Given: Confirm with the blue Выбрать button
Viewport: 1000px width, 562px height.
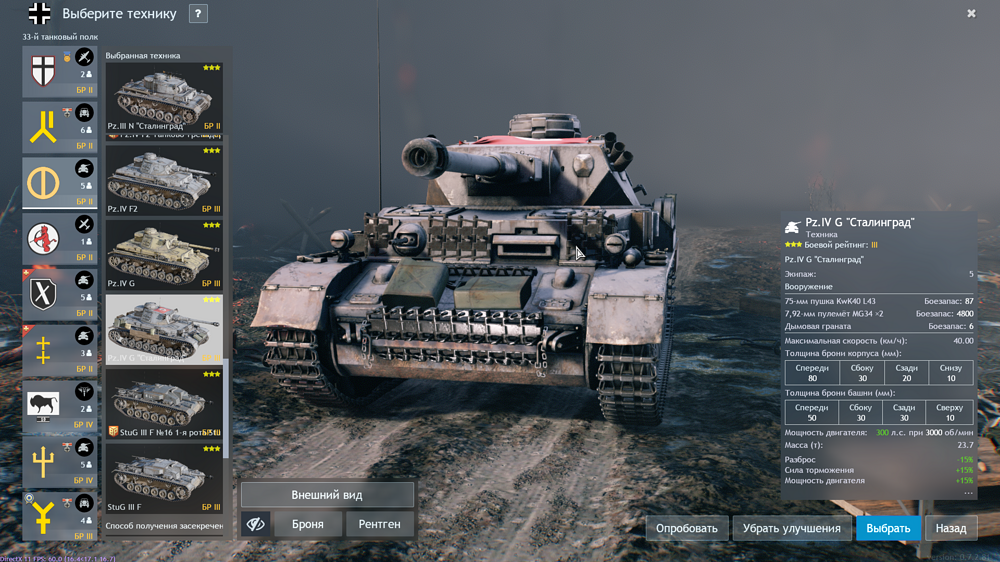Looking at the screenshot, I should [x=888, y=528].
